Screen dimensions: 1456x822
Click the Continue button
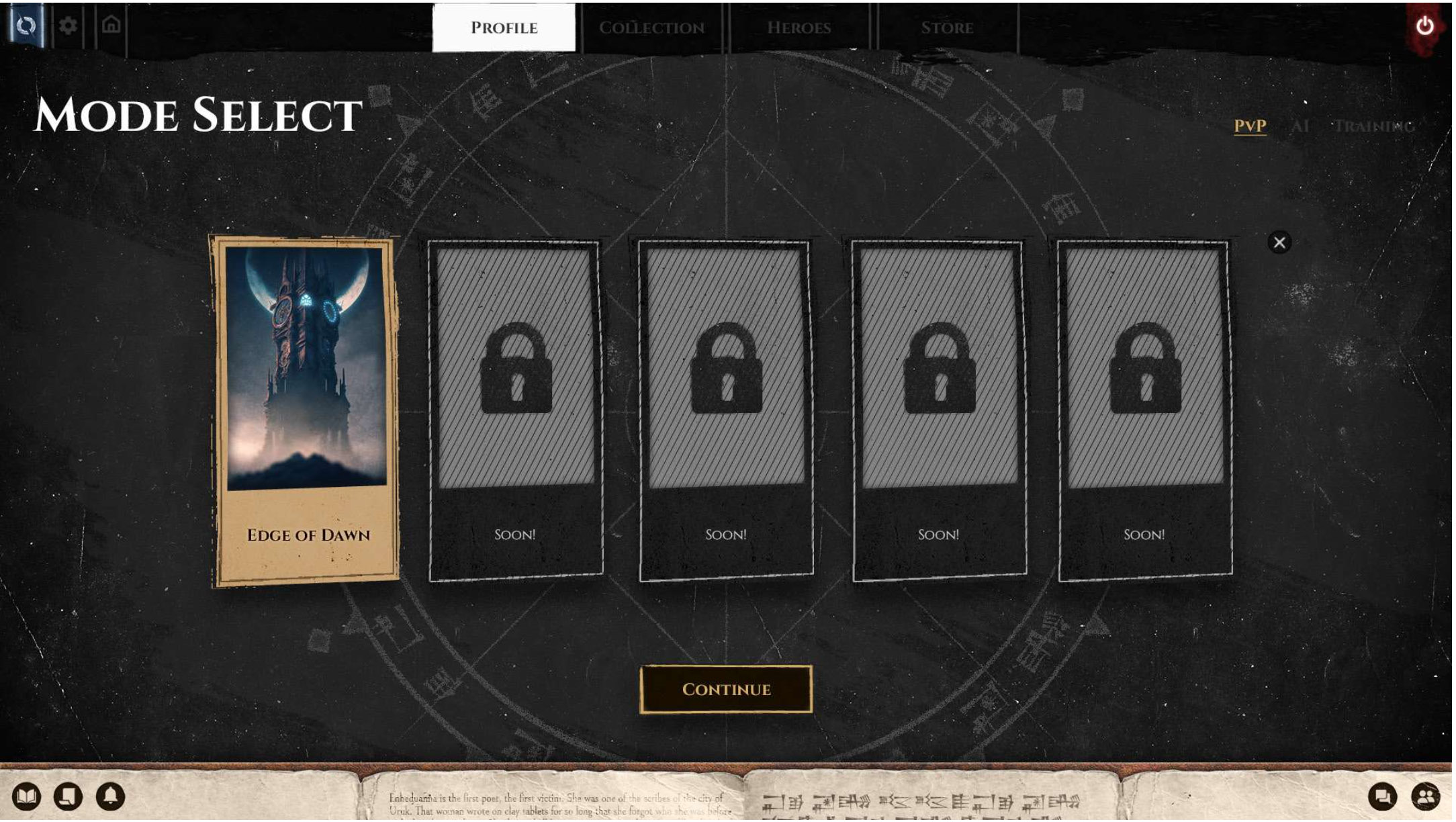click(726, 689)
